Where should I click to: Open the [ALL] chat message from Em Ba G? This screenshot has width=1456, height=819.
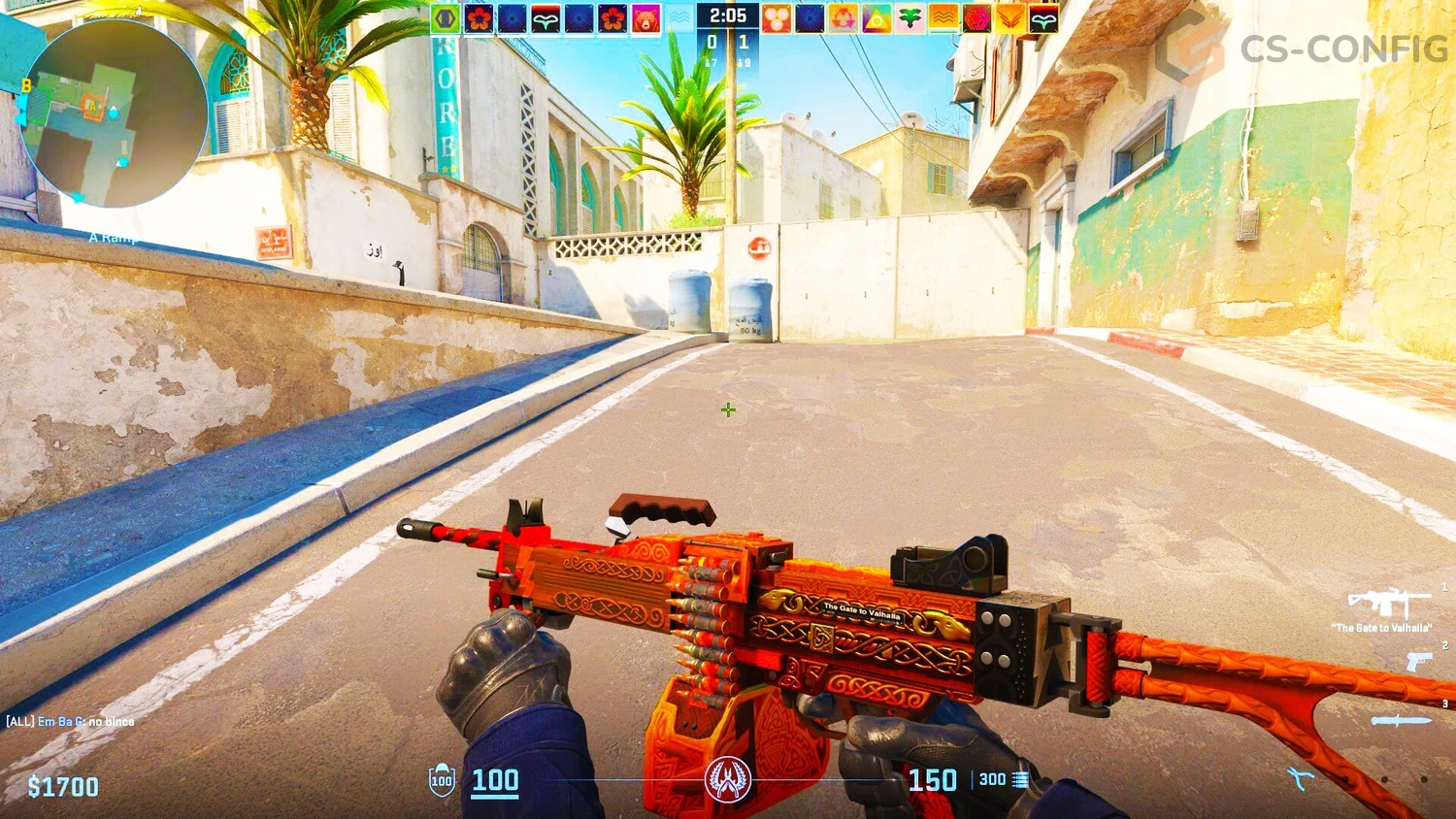point(68,722)
